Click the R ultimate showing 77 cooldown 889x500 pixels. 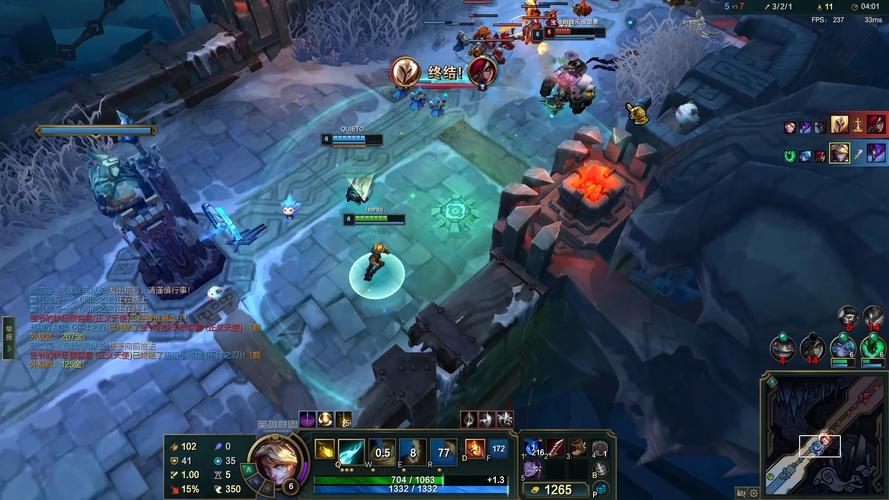click(x=443, y=451)
